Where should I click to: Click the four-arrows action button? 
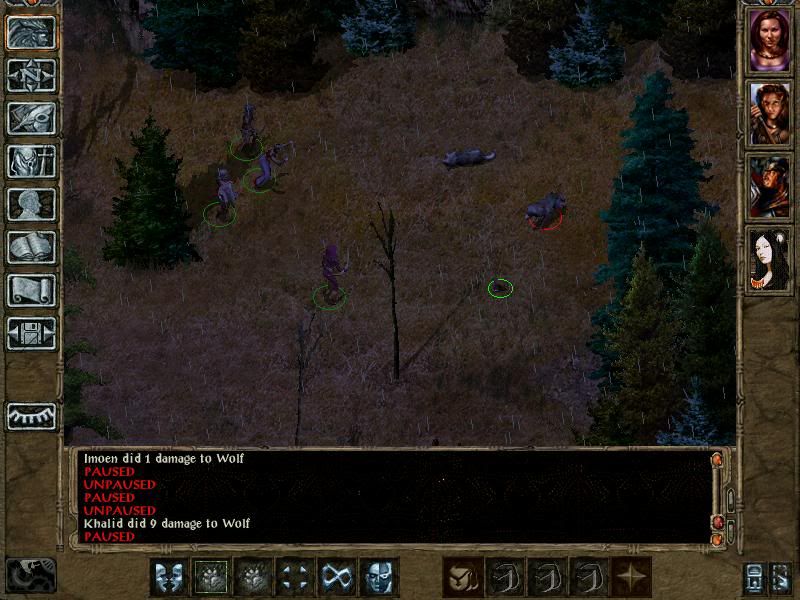coord(295,577)
